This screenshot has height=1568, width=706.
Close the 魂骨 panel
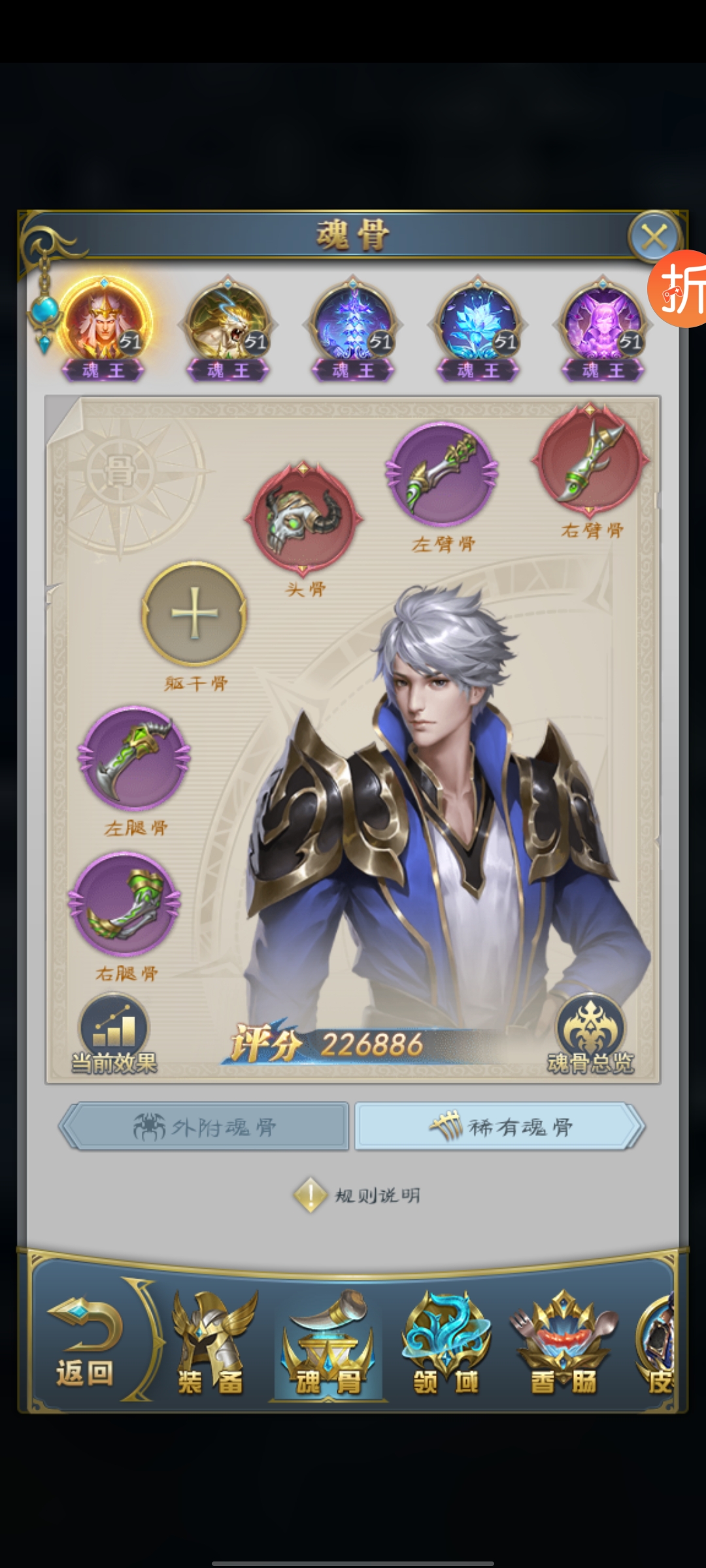click(654, 237)
